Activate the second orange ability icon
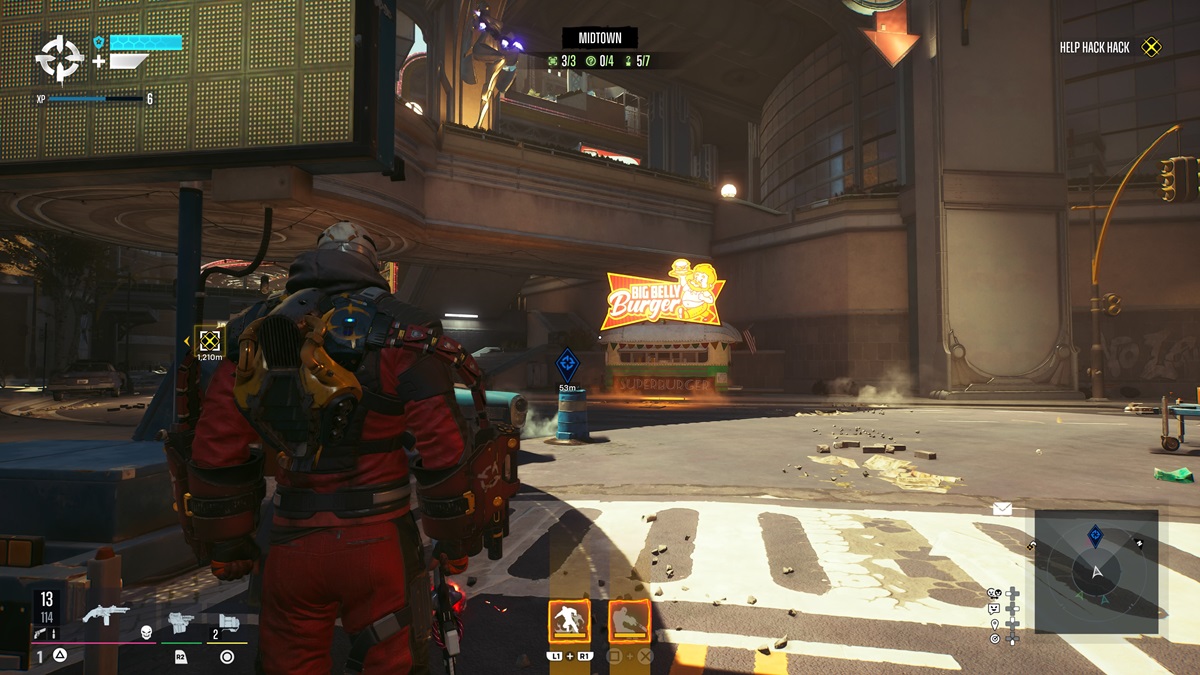 click(629, 622)
